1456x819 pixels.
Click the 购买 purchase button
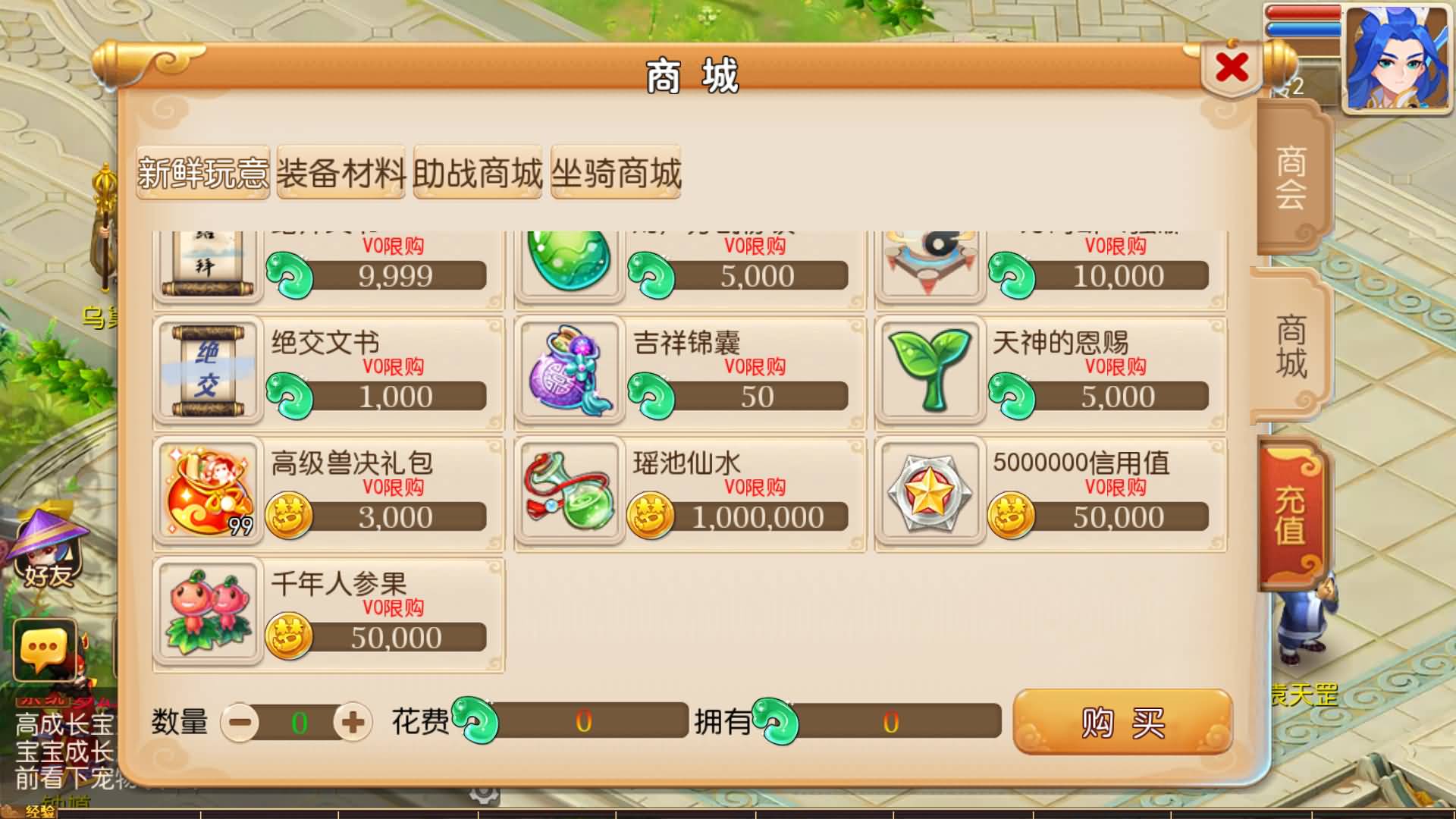coord(1122,723)
